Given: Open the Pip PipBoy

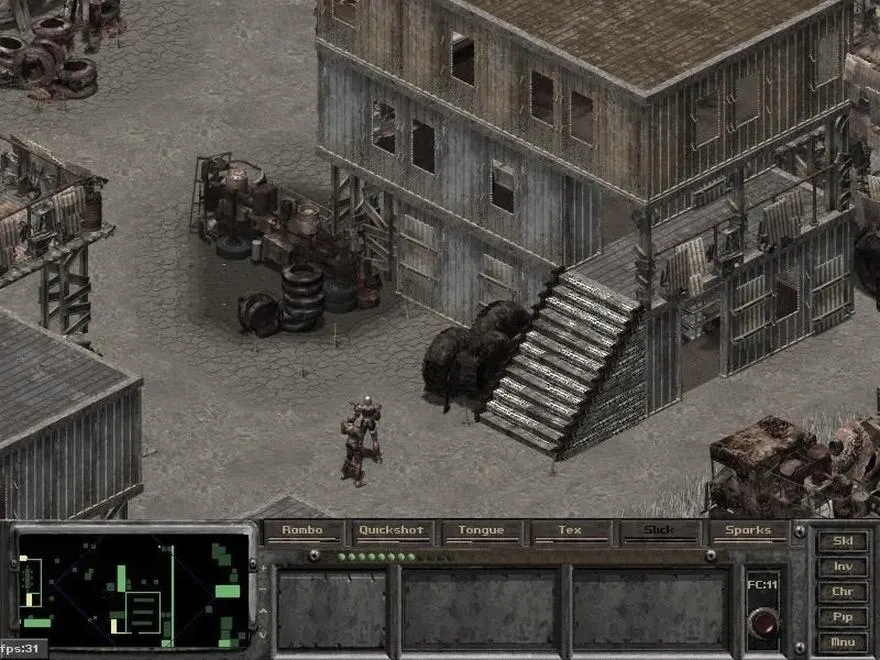Looking at the screenshot, I should pyautogui.click(x=842, y=617).
